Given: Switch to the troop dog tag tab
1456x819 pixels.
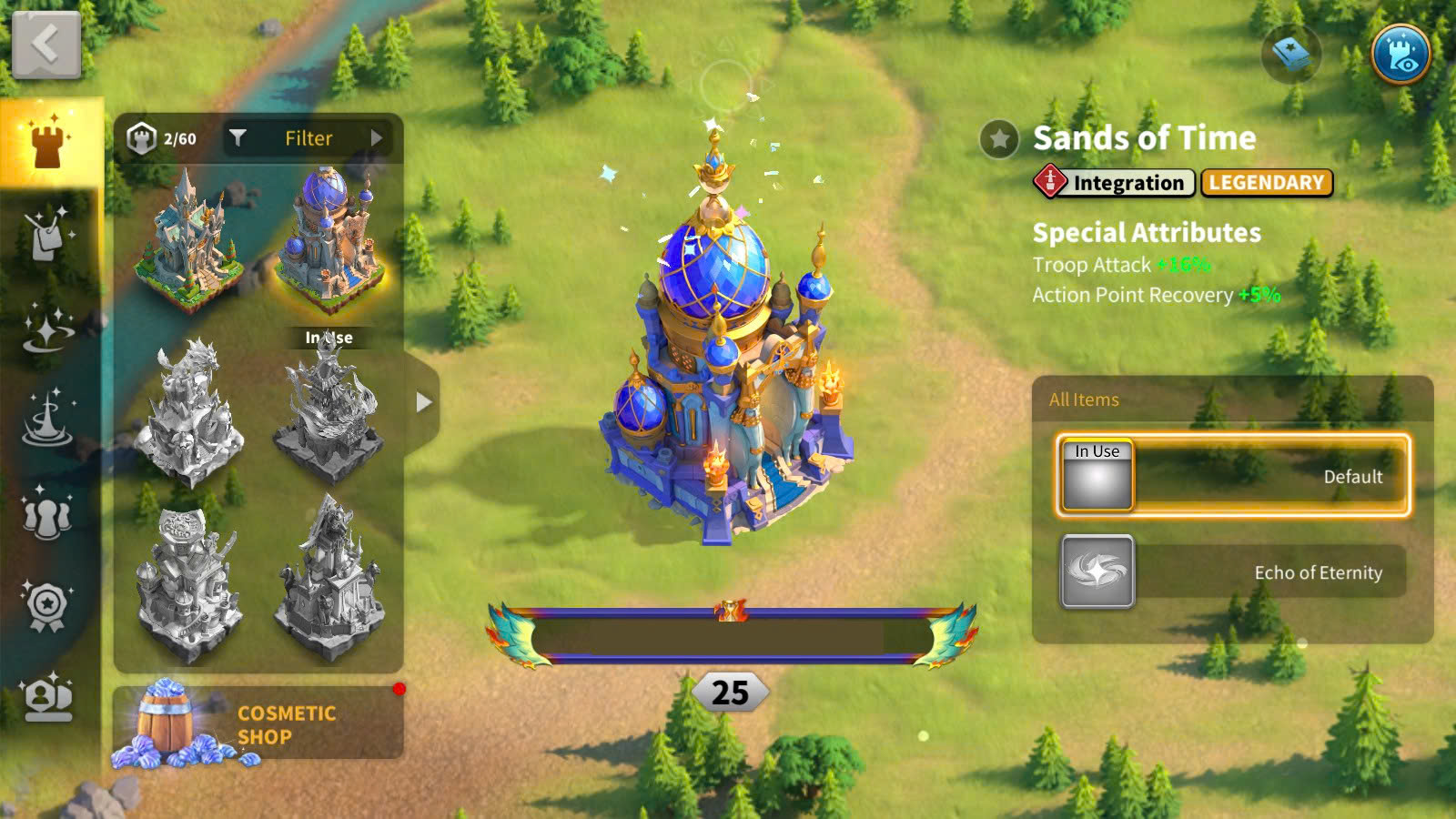Looking at the screenshot, I should click(47, 235).
